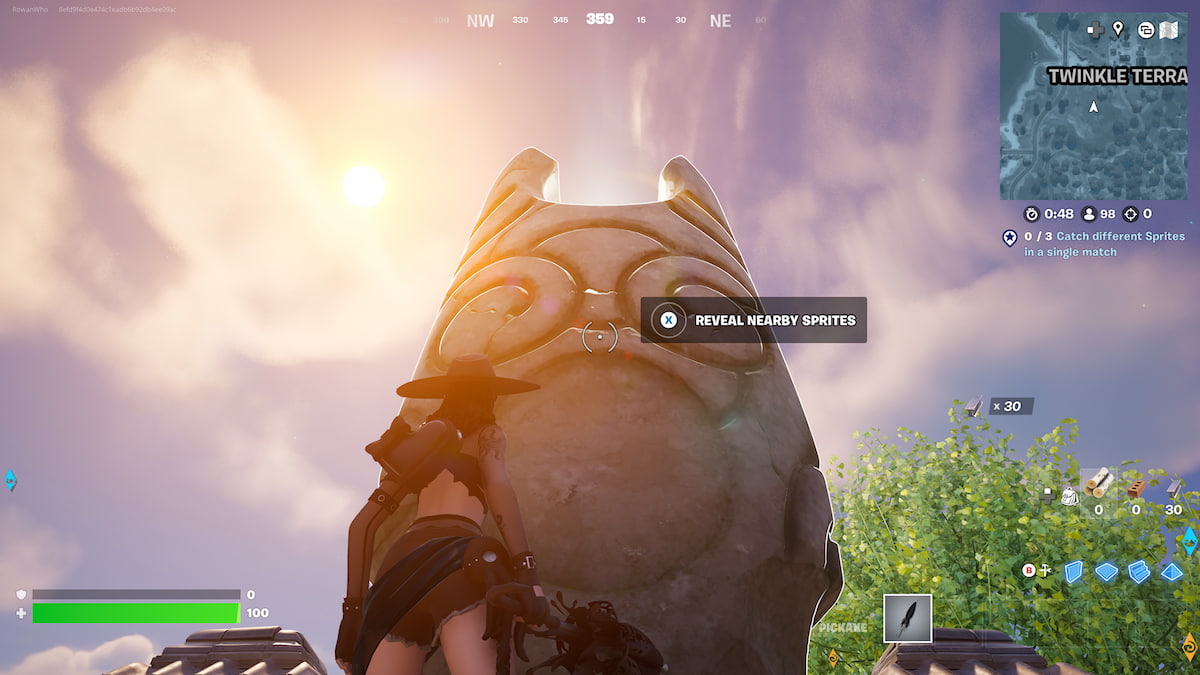This screenshot has width=1200, height=675.
Task: Choose the floor building piece
Action: point(1106,572)
